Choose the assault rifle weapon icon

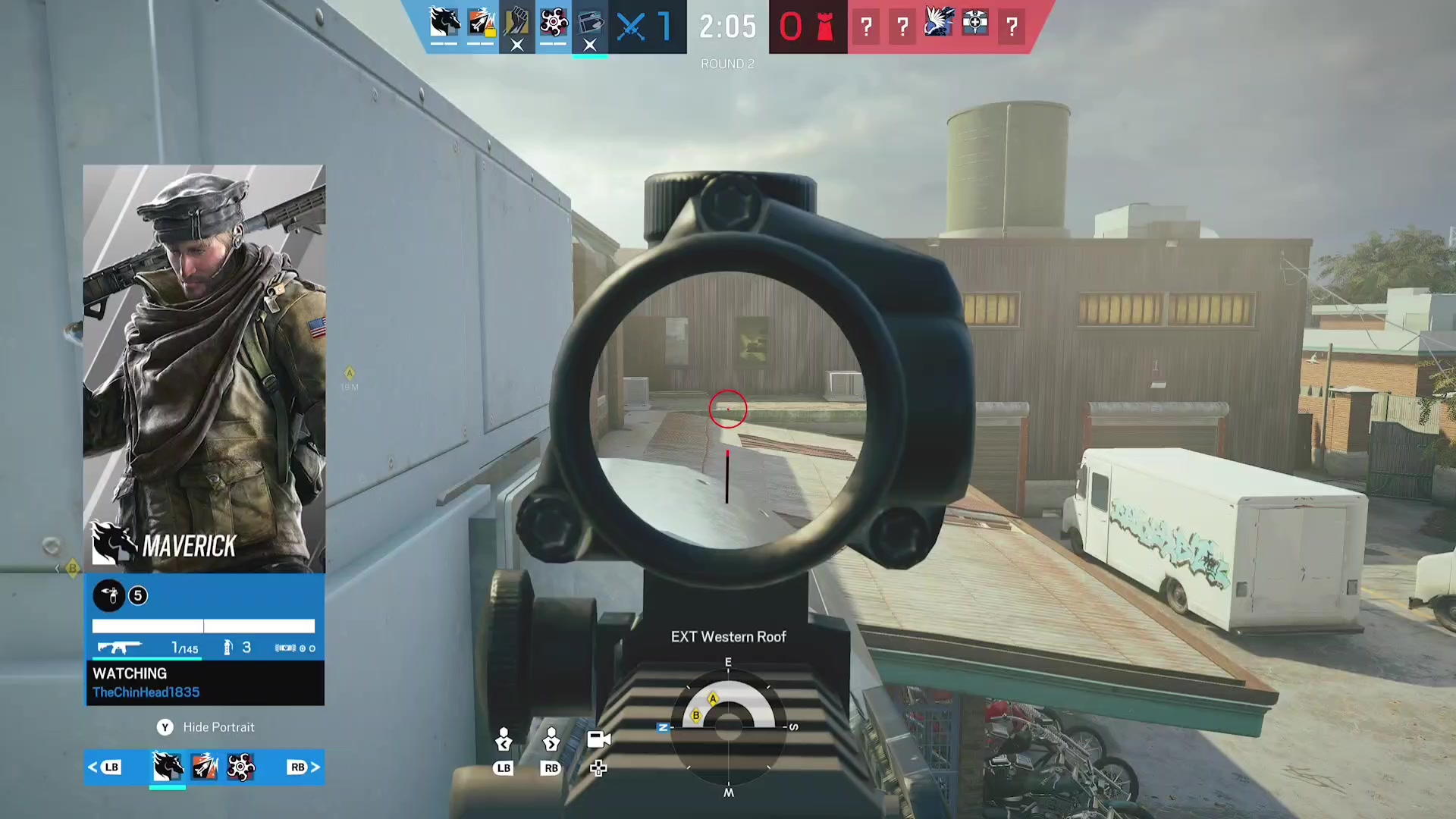pyautogui.click(x=119, y=648)
